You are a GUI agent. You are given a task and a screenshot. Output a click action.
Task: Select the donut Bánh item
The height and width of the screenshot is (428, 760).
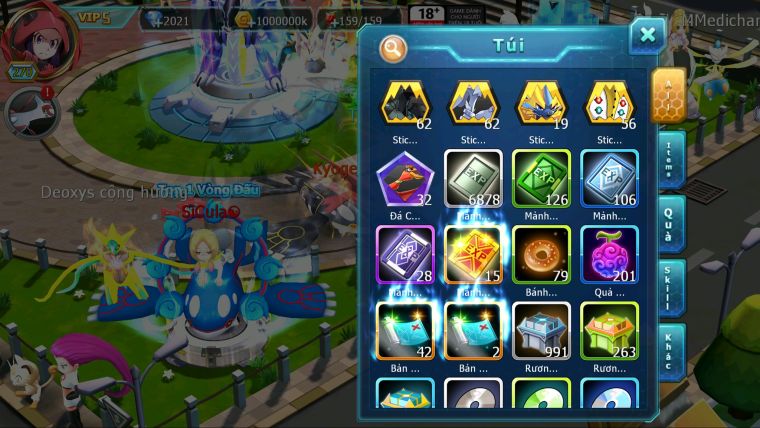[x=541, y=254]
